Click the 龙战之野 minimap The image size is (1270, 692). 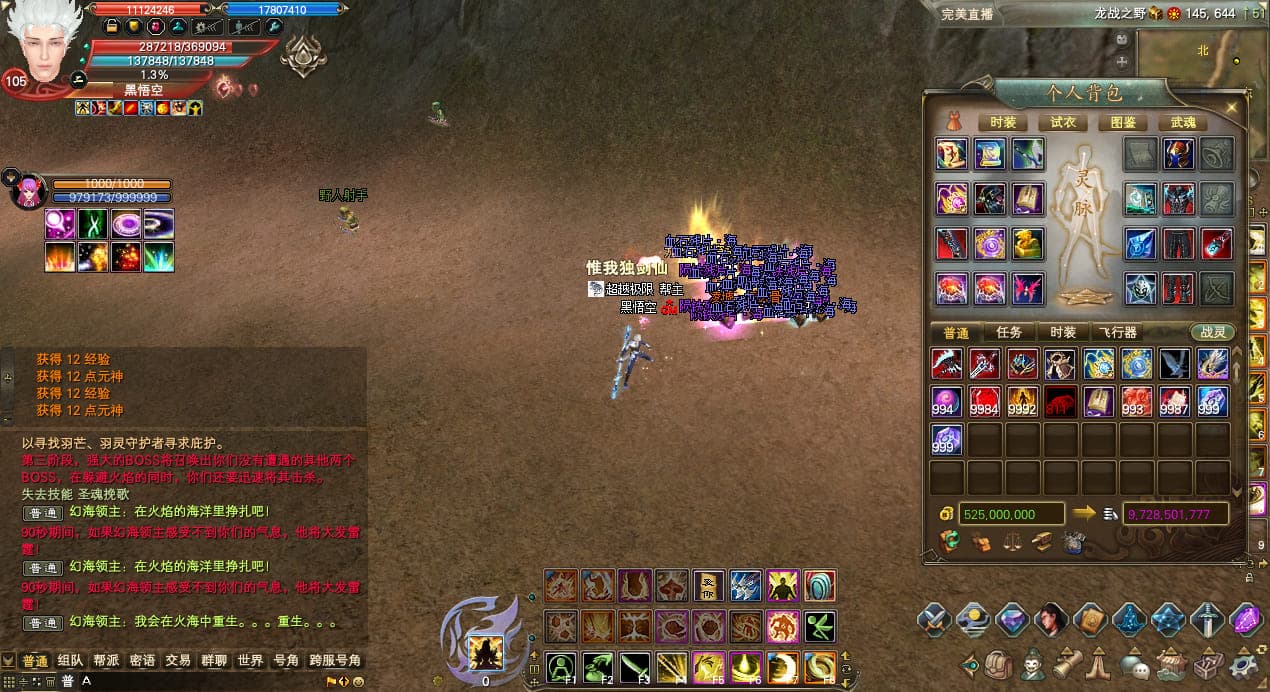point(1200,58)
